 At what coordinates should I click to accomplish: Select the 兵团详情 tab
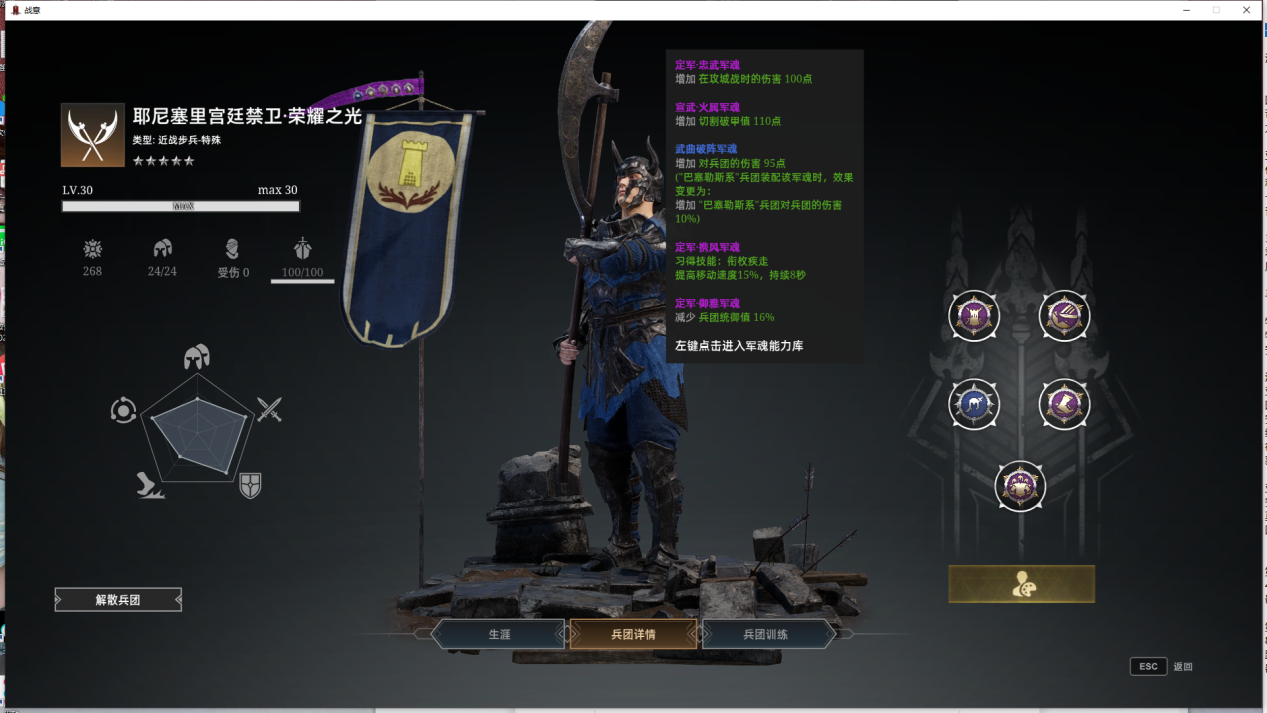[x=633, y=634]
